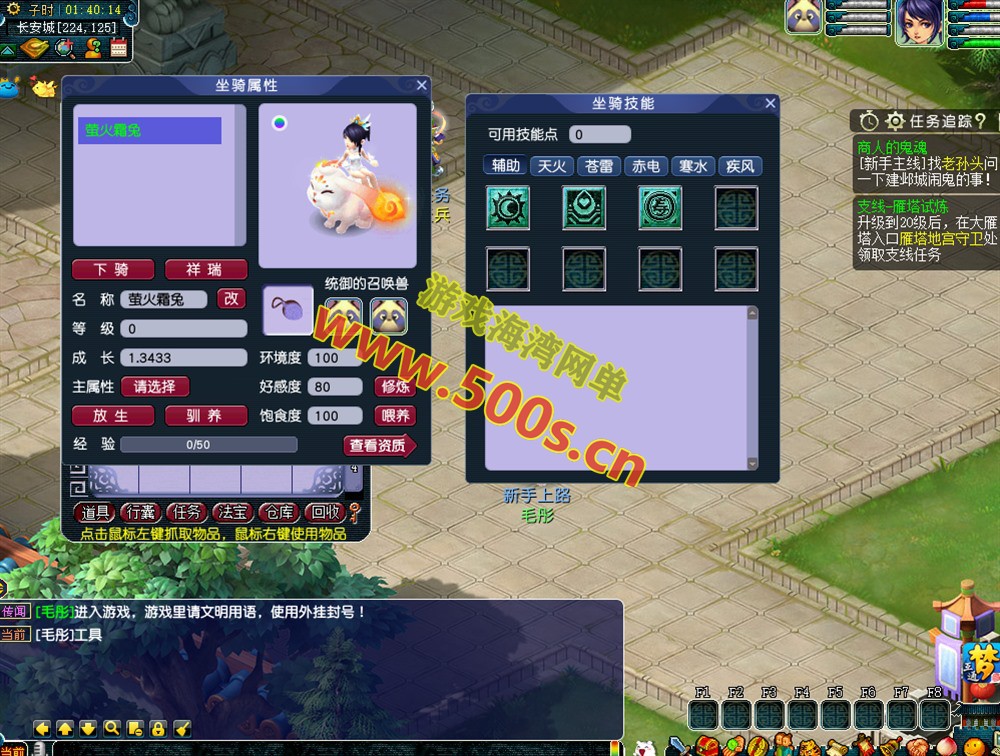Choose main attribute via 请选择
Image resolution: width=1000 pixels, height=756 pixels.
tap(155, 387)
